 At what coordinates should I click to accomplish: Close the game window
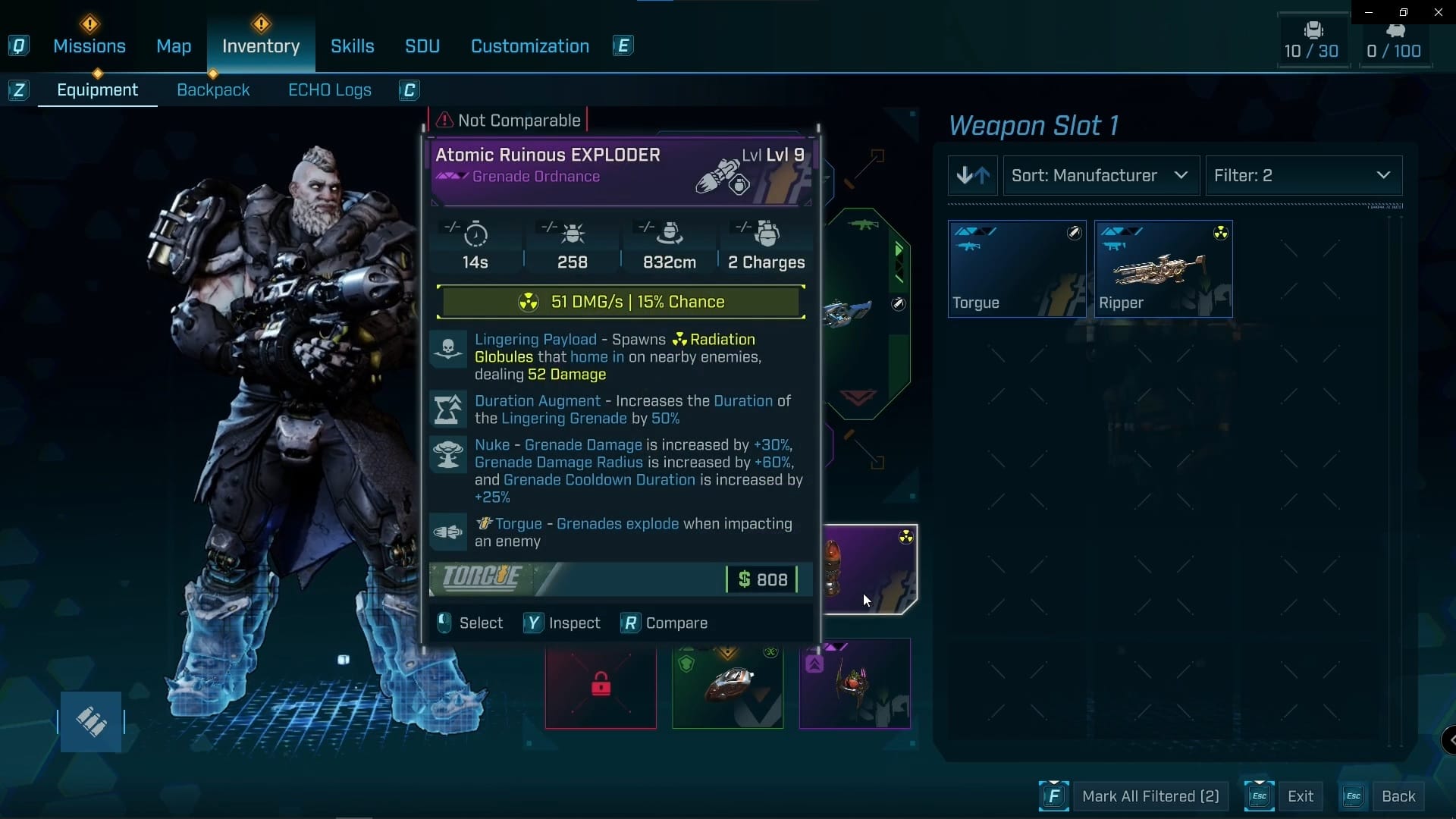[x=1438, y=12]
